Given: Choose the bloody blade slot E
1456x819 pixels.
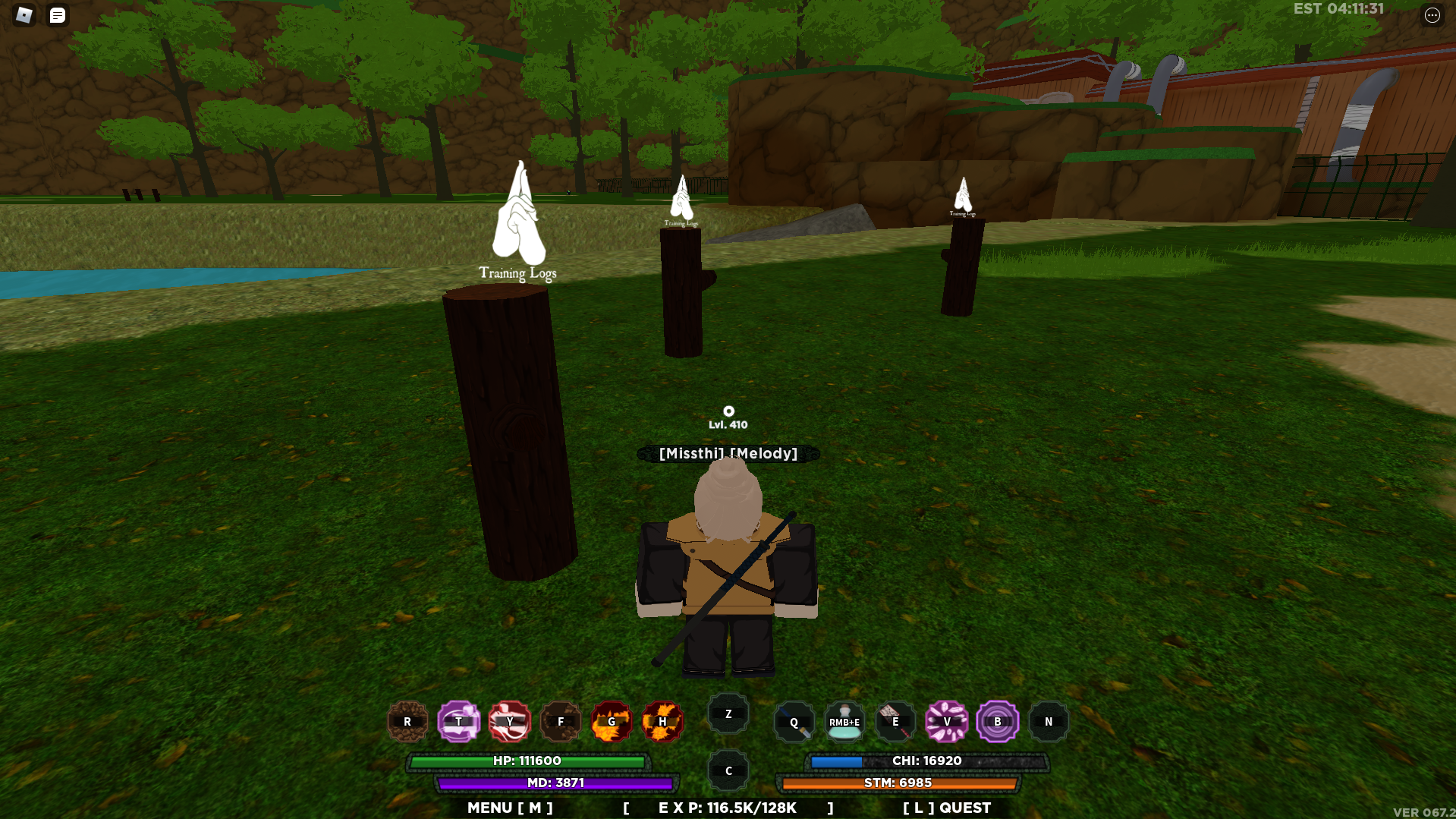Looking at the screenshot, I should click(895, 721).
